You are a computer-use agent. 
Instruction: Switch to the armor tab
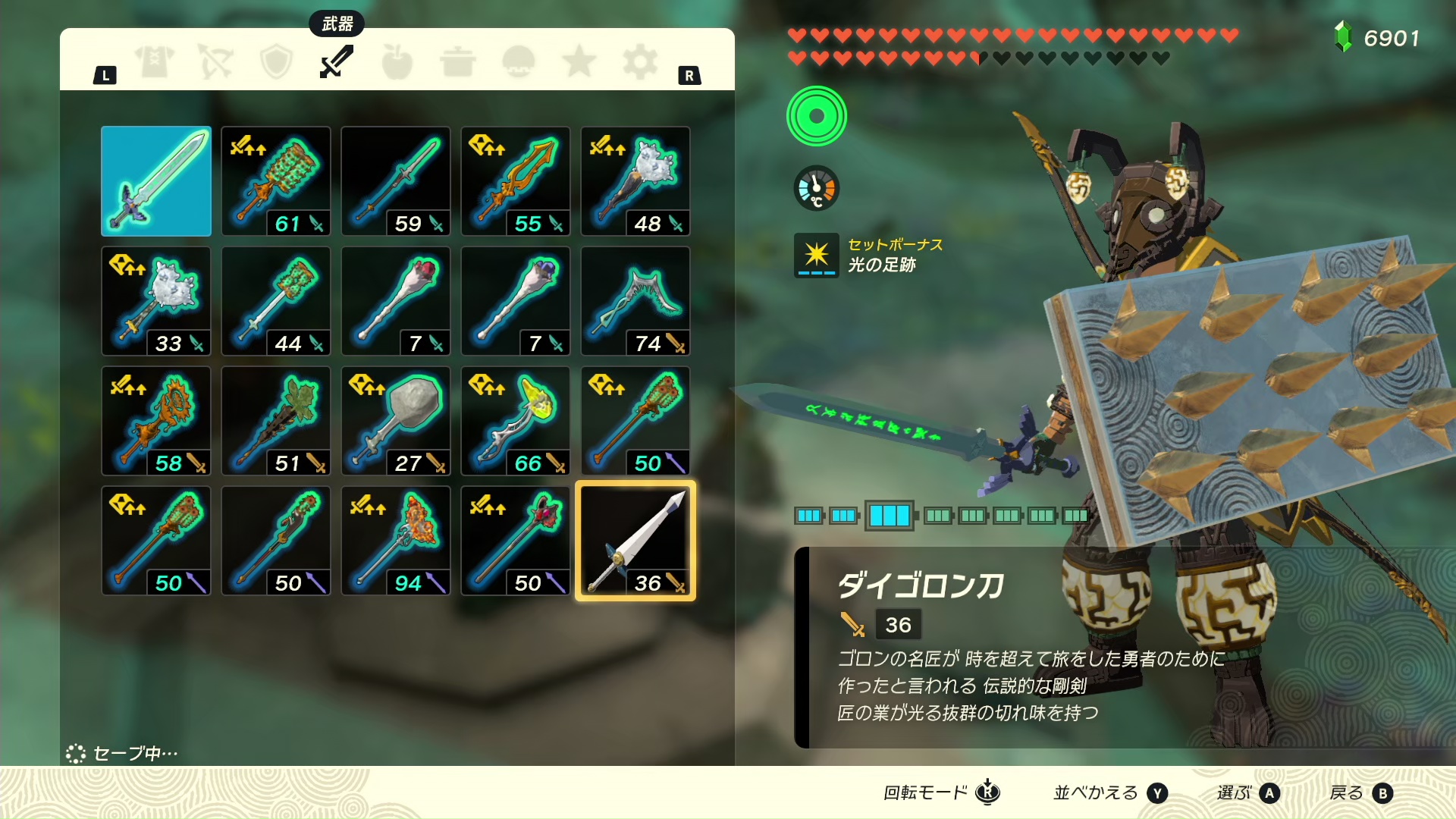[x=155, y=61]
